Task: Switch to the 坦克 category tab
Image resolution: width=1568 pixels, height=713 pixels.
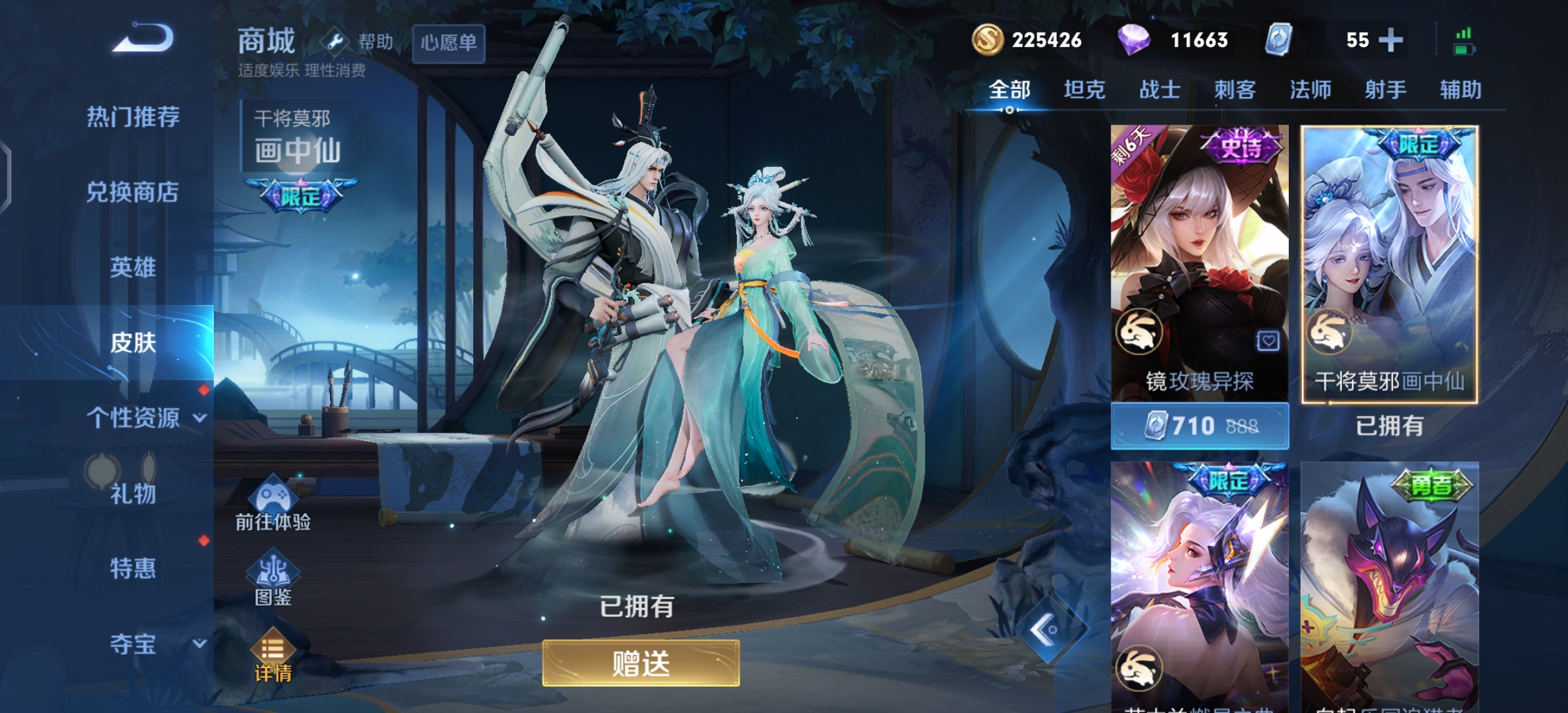Action: point(1084,90)
